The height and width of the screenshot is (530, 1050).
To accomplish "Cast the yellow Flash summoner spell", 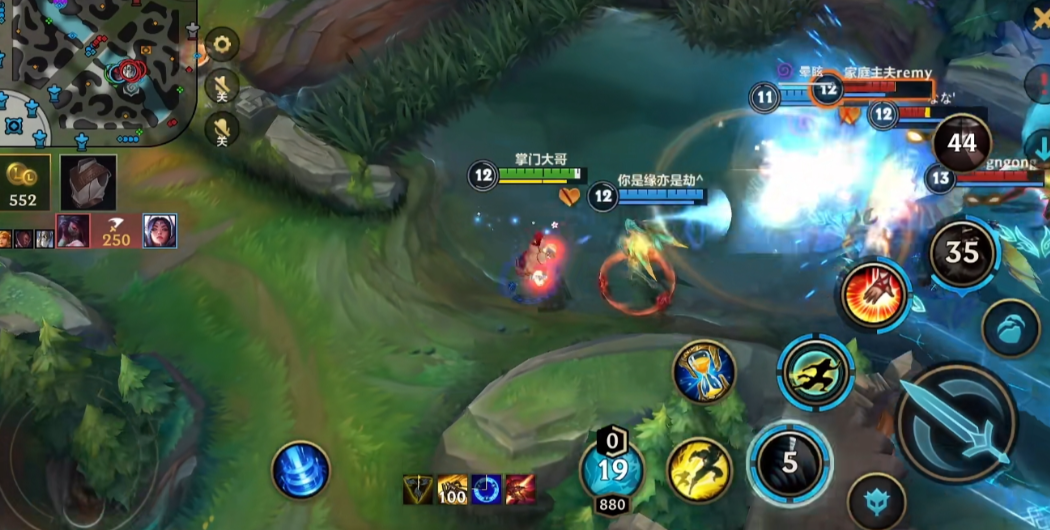I will 699,471.
